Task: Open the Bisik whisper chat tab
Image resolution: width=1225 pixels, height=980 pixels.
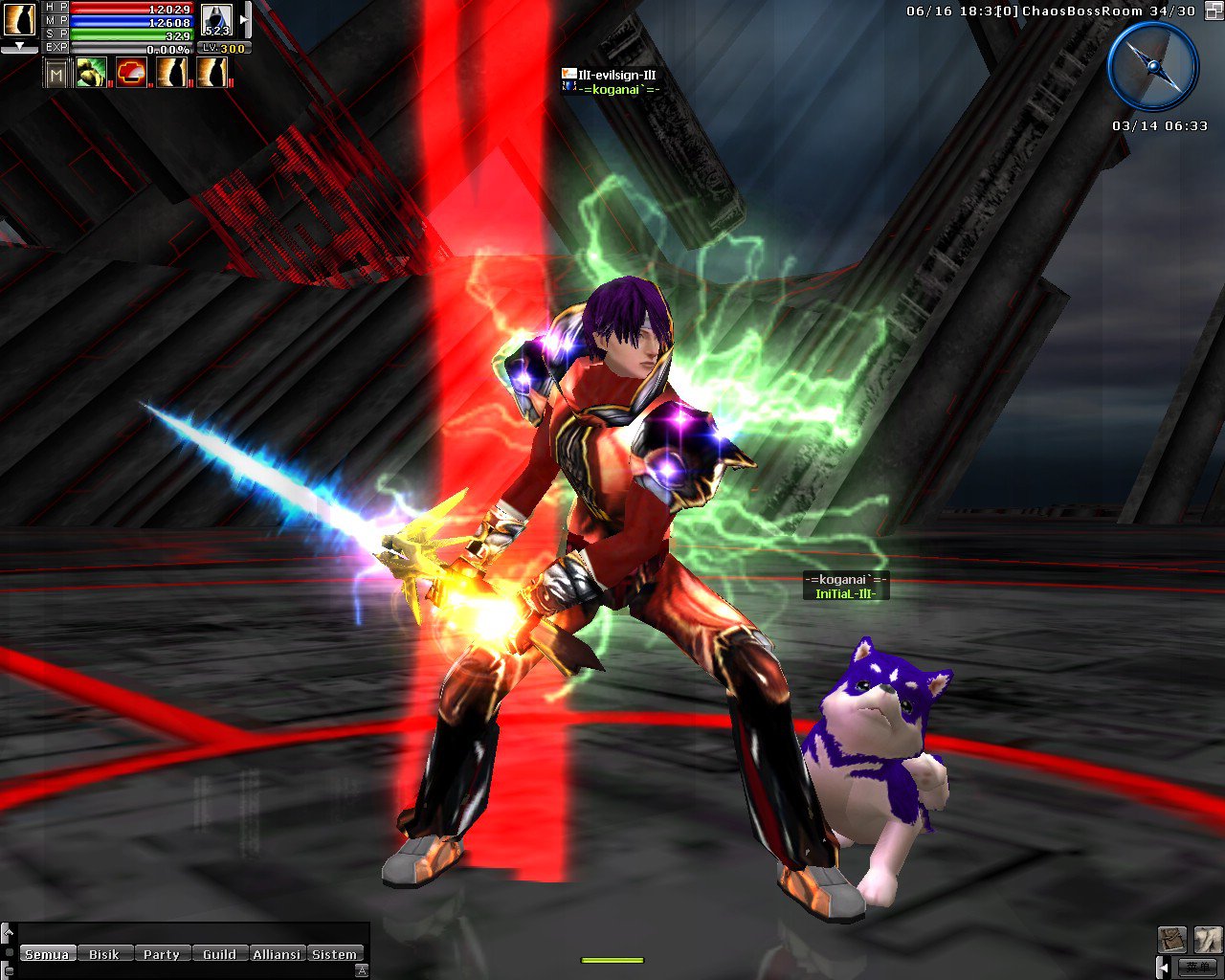Action: pos(104,954)
